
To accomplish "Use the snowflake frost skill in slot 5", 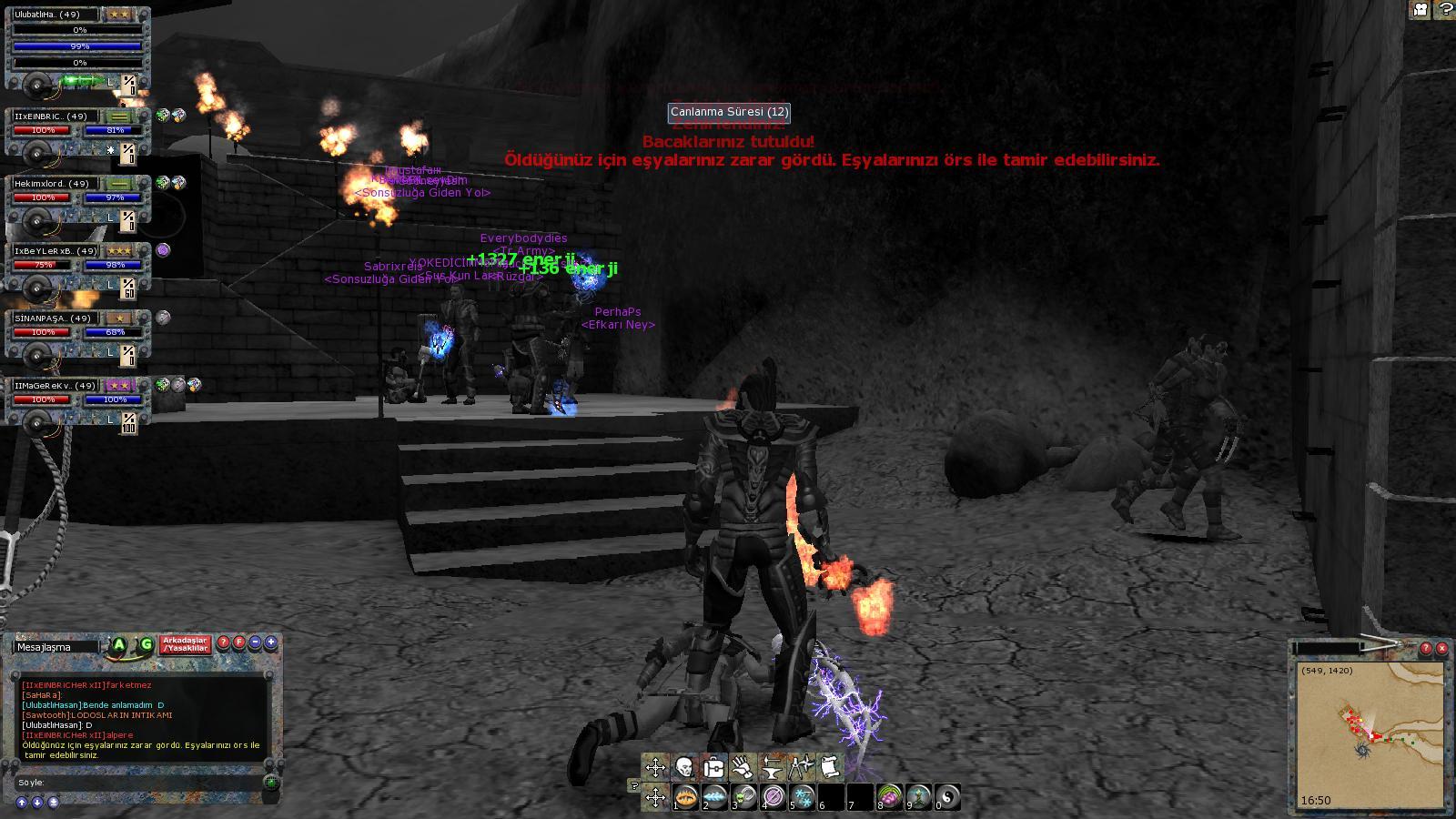I will coord(803,797).
